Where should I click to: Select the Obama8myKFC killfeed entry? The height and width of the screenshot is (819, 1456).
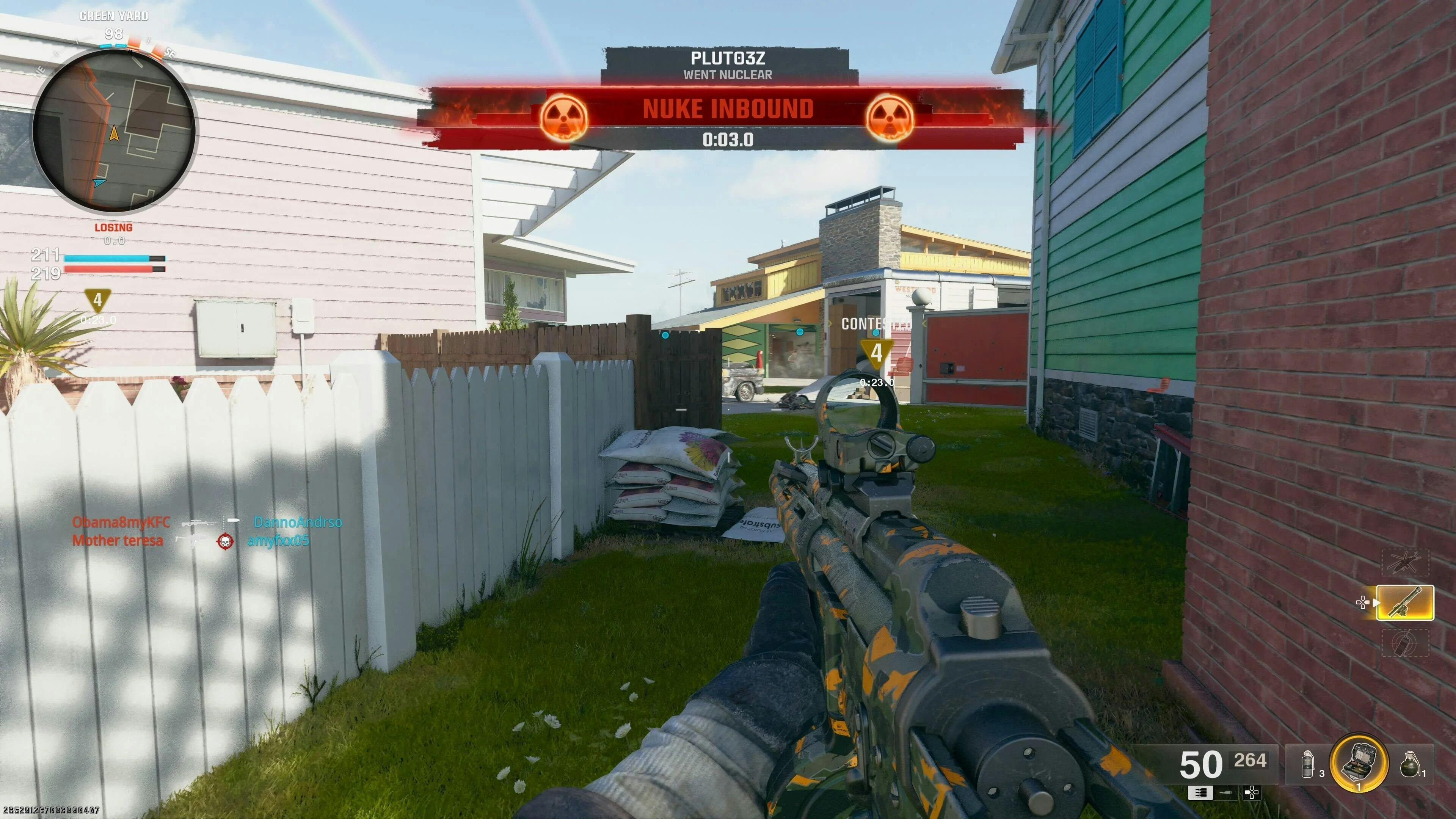[x=121, y=522]
